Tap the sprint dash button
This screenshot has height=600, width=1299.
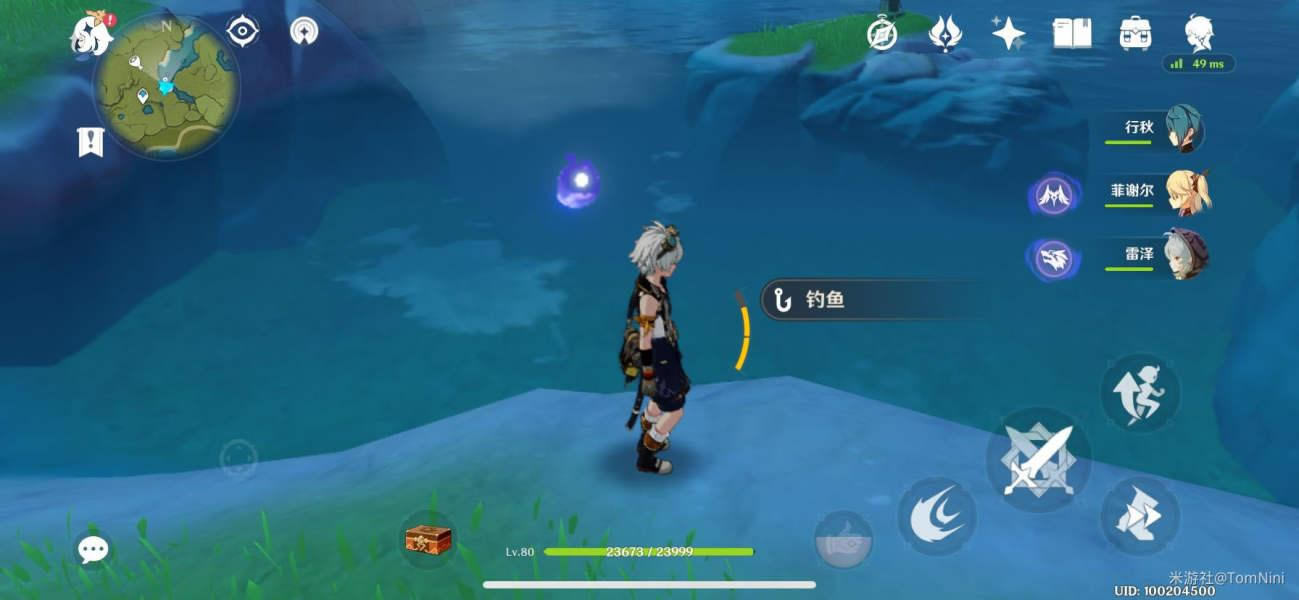[1140, 516]
